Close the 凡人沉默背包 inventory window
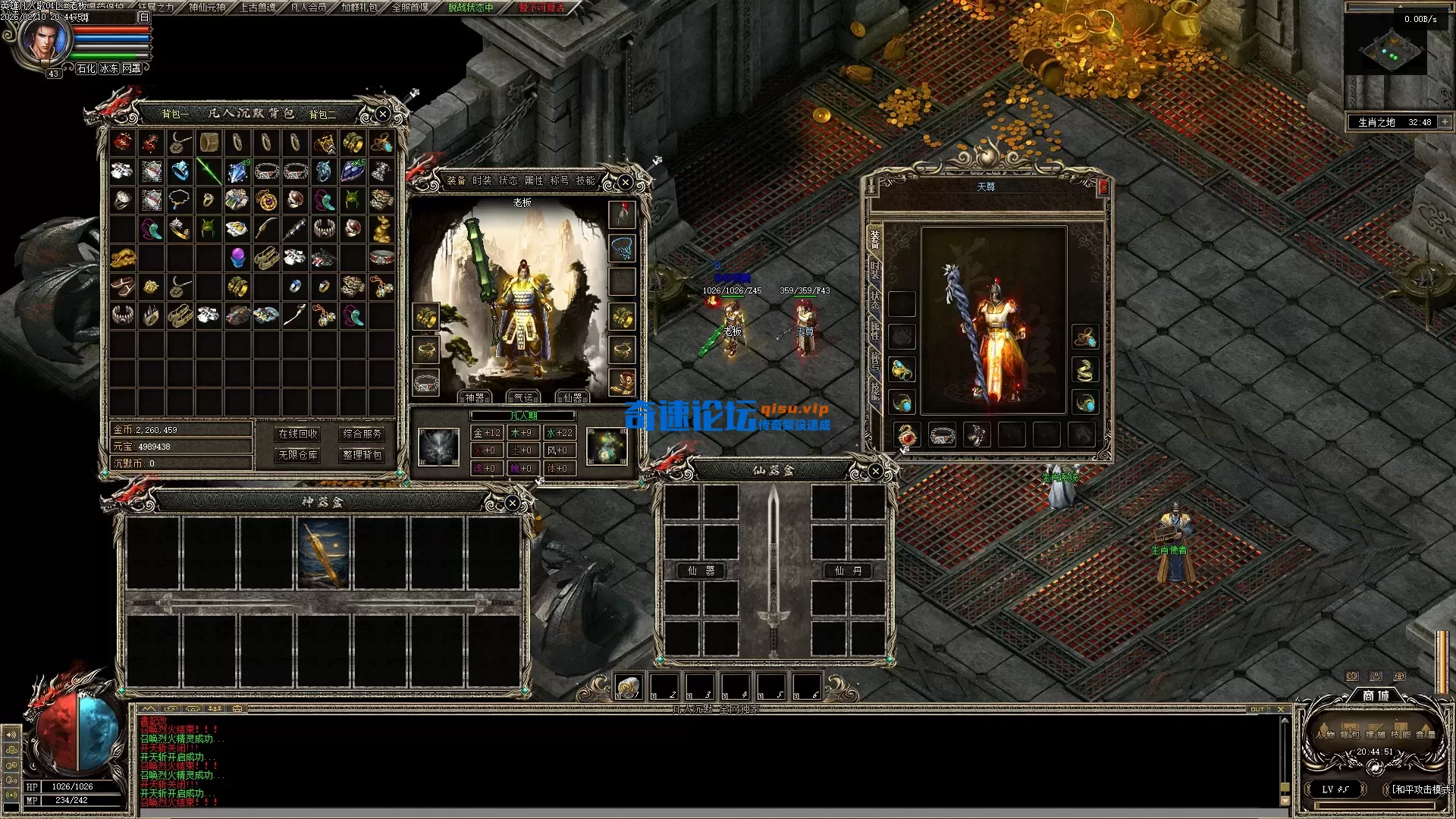The height and width of the screenshot is (819, 1456). click(x=383, y=114)
